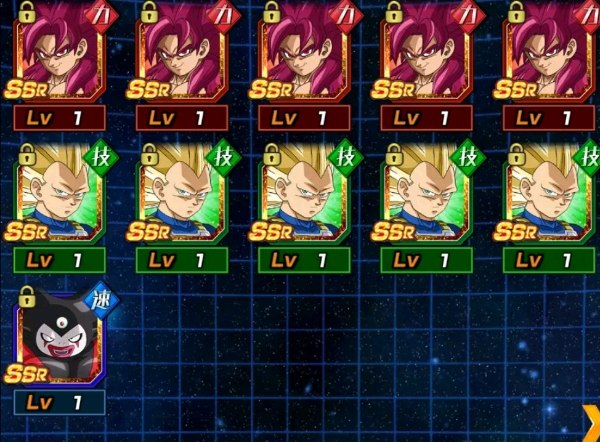Select the black-faced speed-type SSR character card
The image size is (600, 442).
(59, 338)
